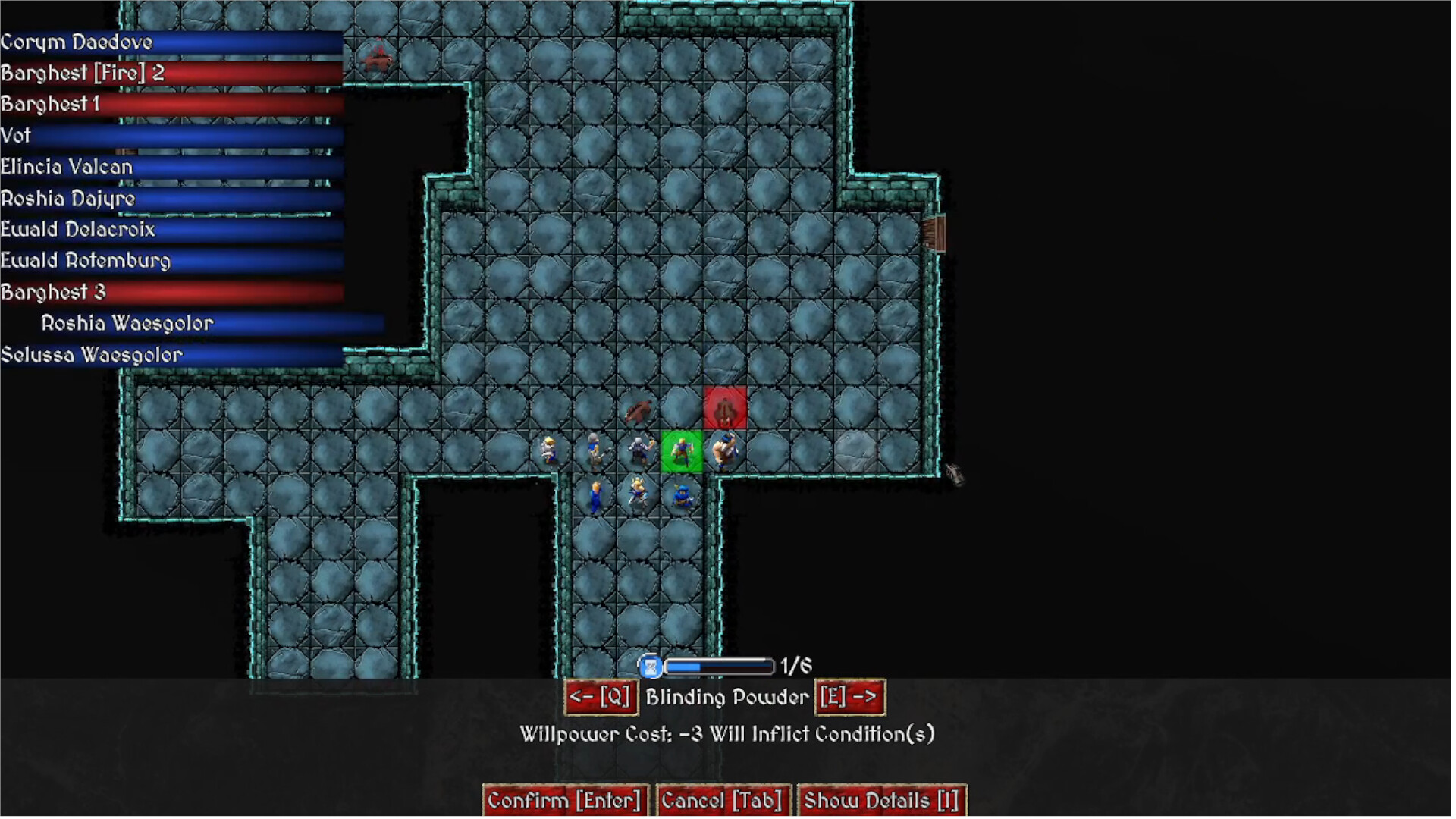Open Show Details for the ability

pos(882,799)
